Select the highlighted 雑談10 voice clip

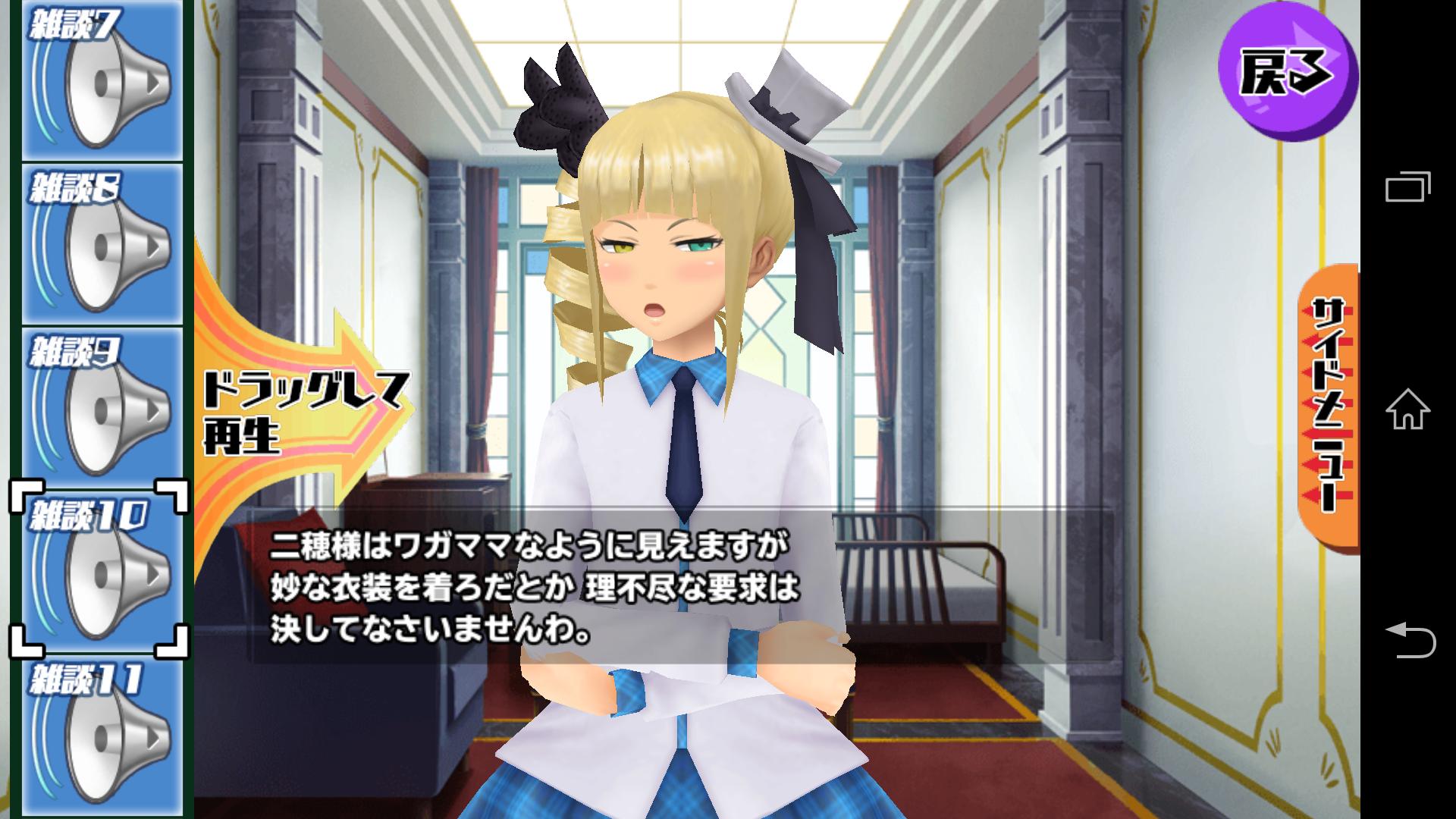pos(102,570)
